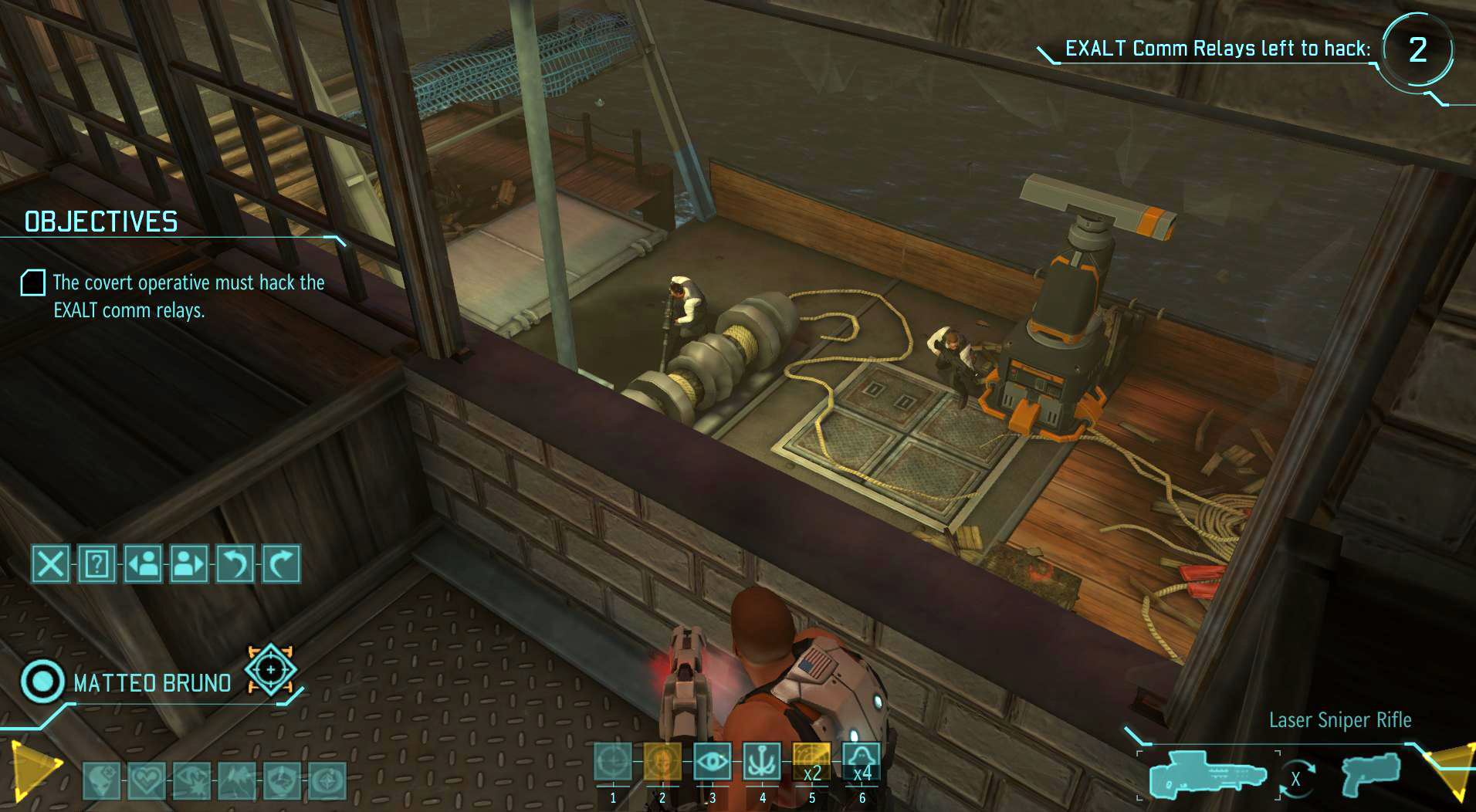Open the help question mark panel
The width and height of the screenshot is (1476, 812).
(96, 563)
